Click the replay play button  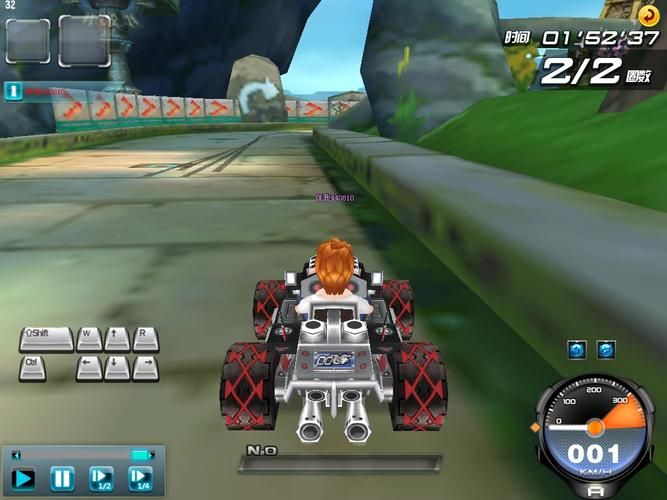click(22, 479)
